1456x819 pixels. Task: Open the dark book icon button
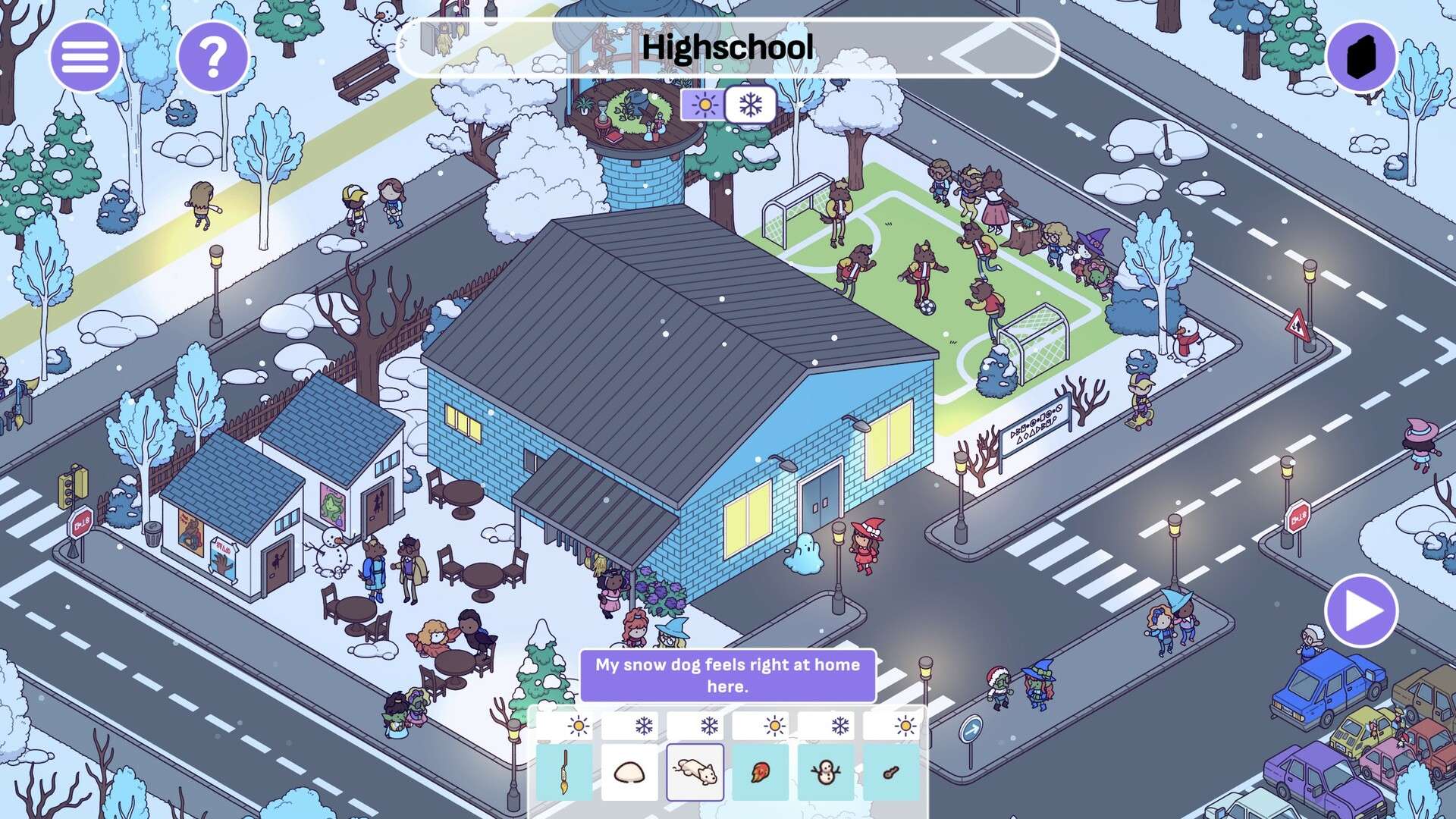pyautogui.click(x=1361, y=57)
